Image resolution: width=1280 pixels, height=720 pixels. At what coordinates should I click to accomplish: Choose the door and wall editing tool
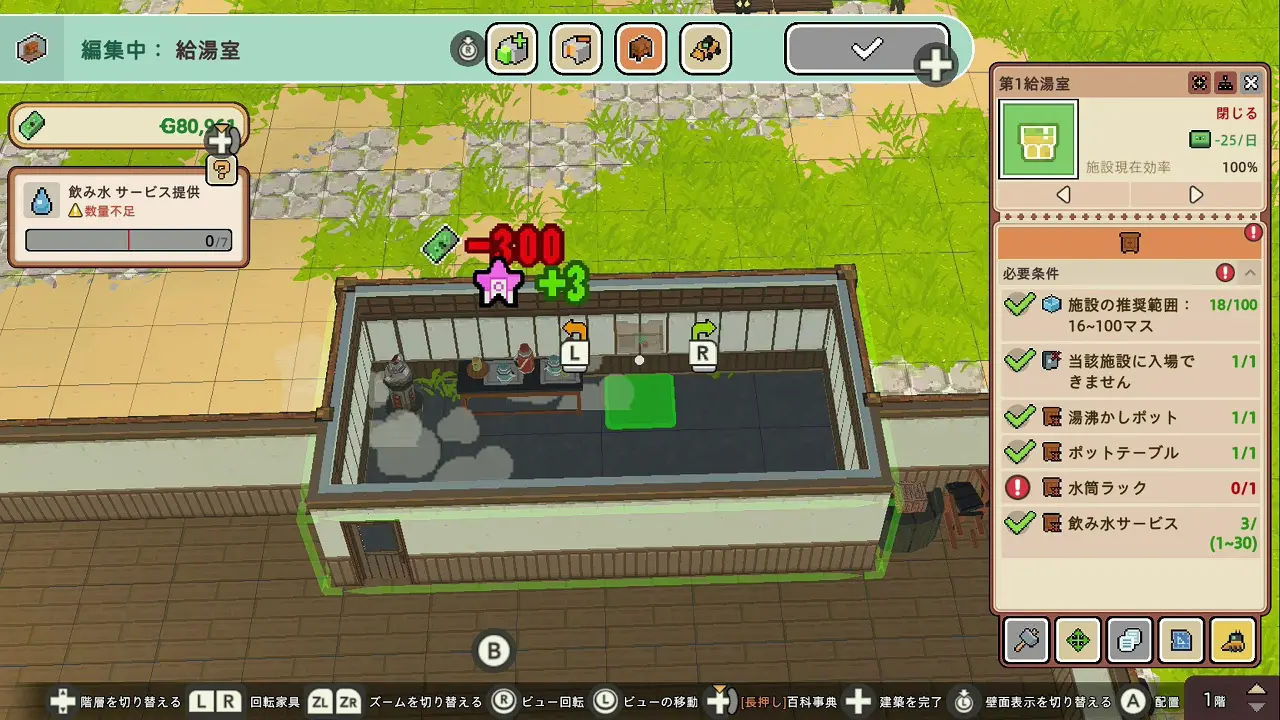click(x=576, y=48)
